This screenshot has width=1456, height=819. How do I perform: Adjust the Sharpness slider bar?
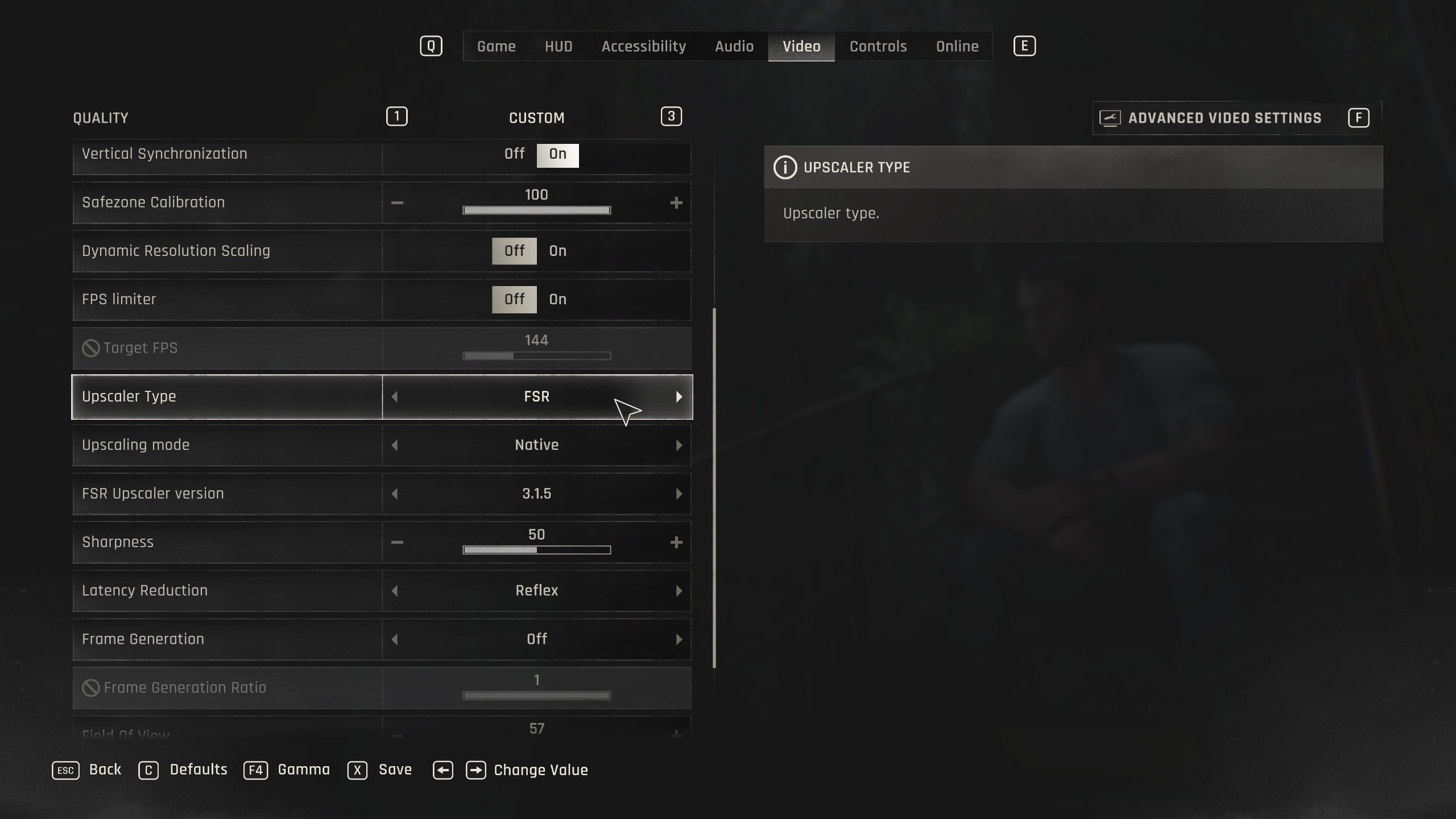tap(536, 550)
